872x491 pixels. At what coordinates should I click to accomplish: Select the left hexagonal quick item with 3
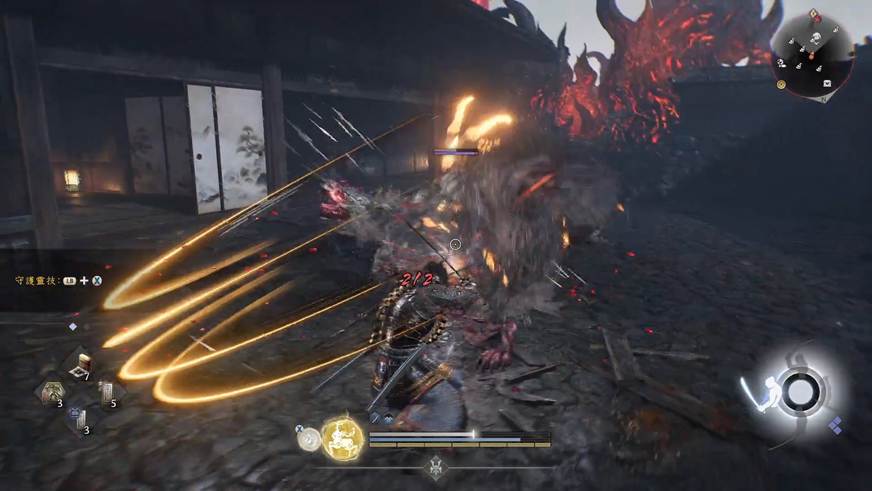tap(49, 393)
